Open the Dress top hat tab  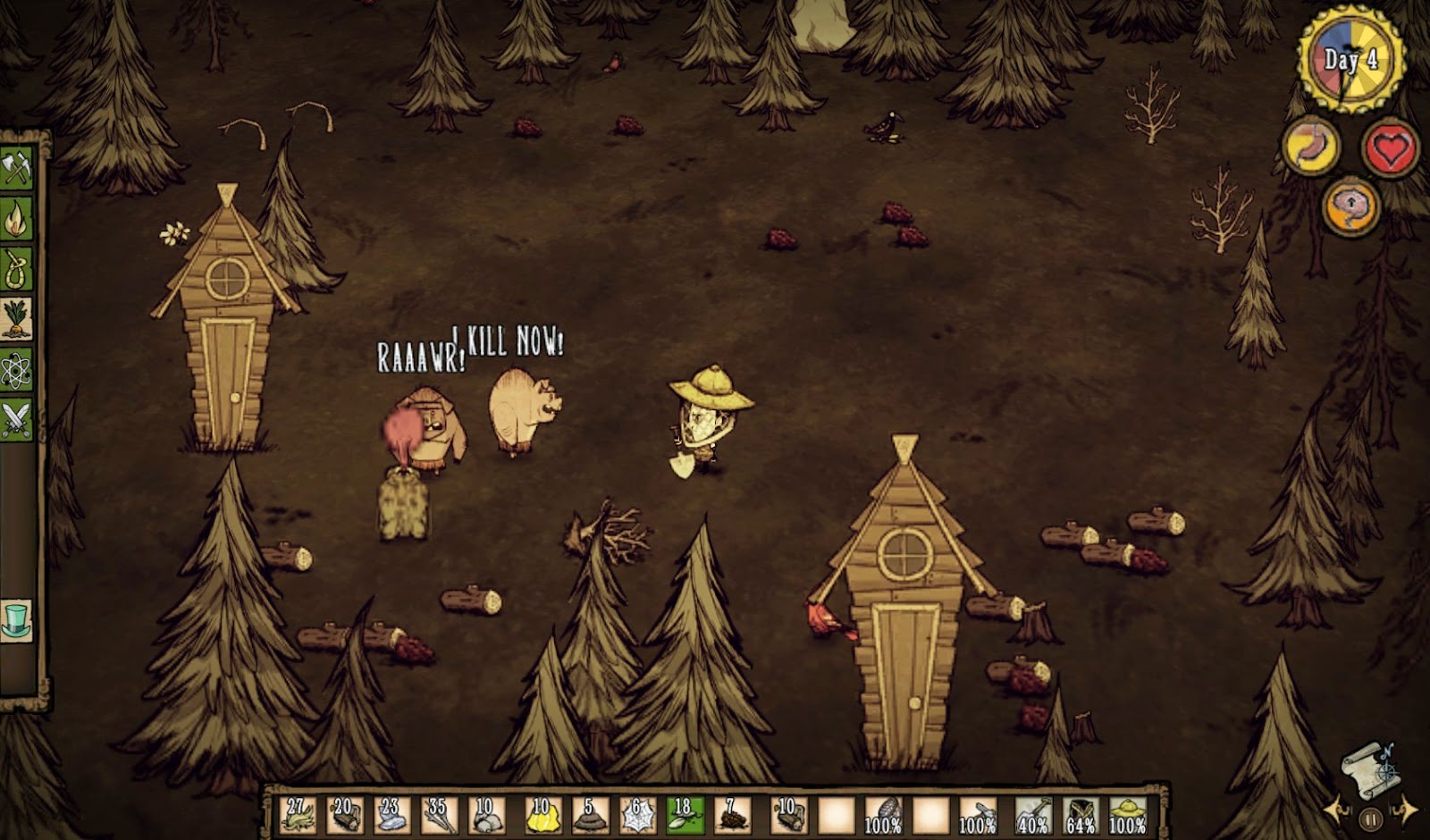(16, 619)
